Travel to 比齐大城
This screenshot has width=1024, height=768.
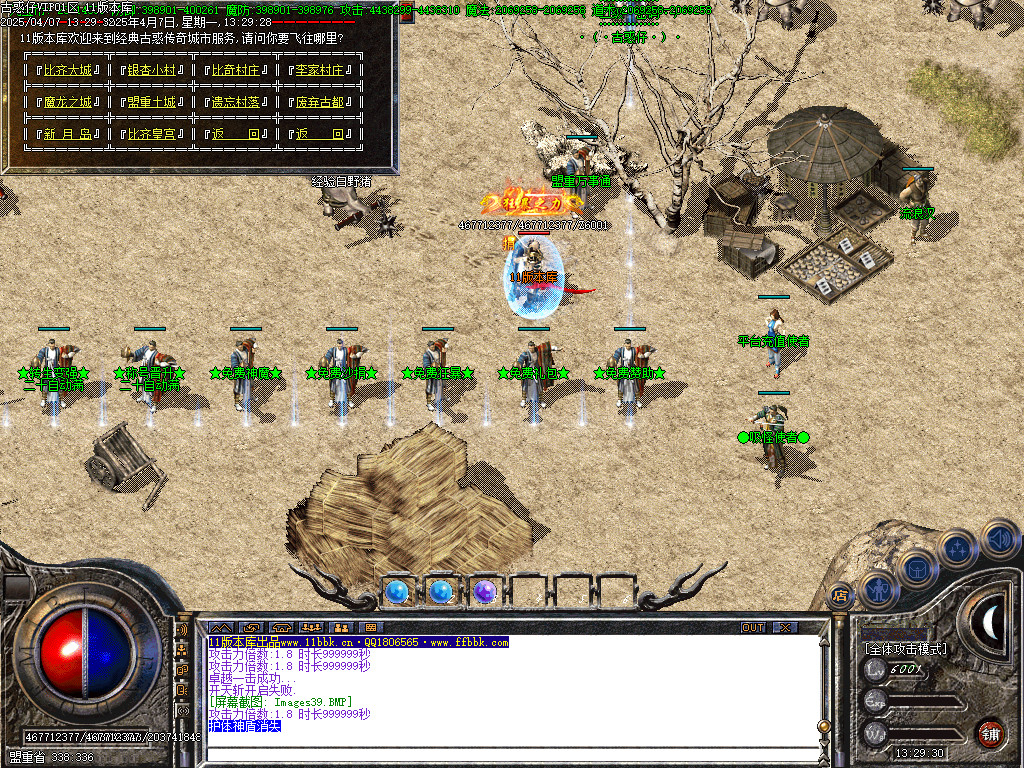coord(67,71)
